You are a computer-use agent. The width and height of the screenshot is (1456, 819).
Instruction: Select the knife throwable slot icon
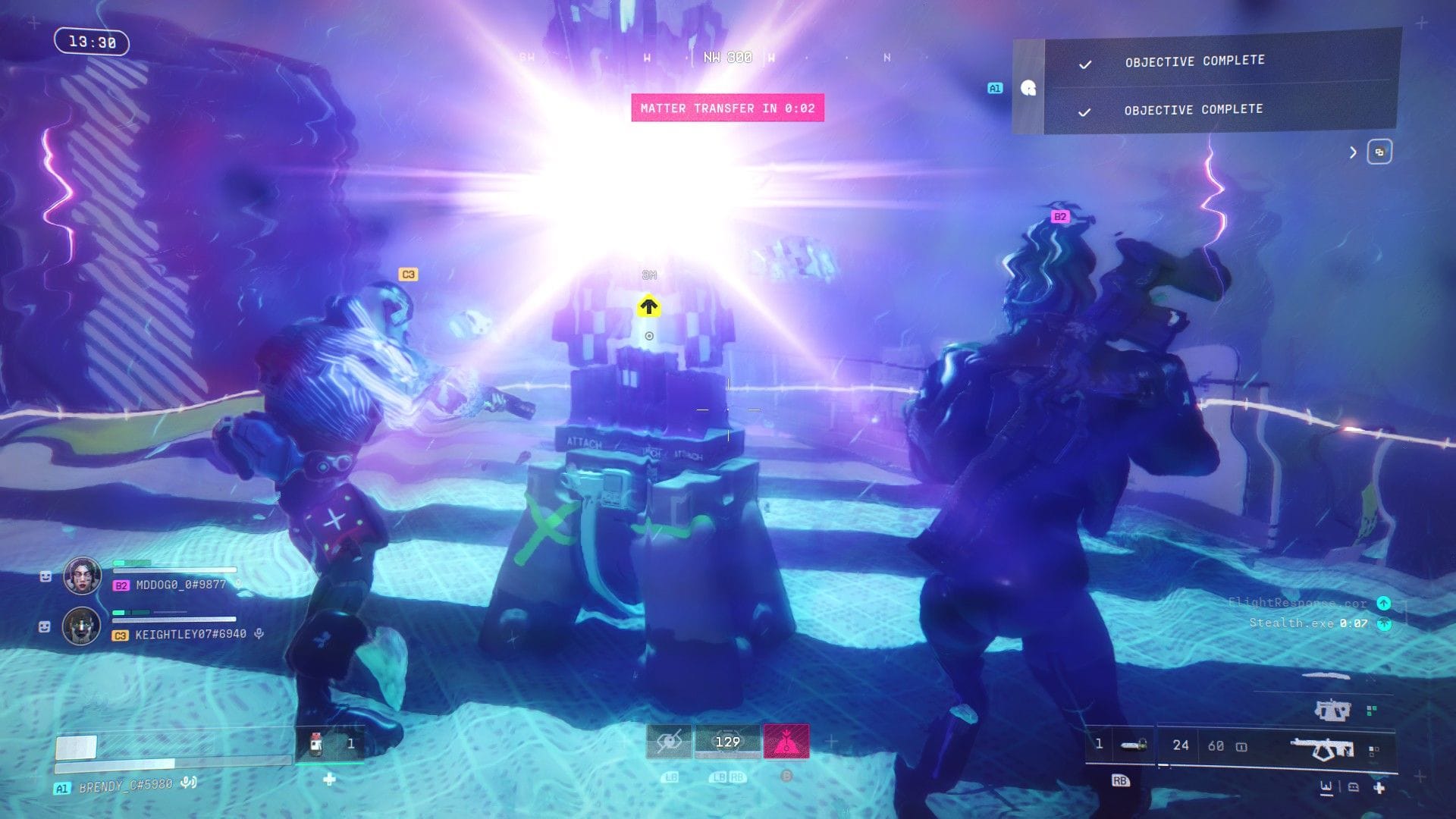pos(1131,745)
